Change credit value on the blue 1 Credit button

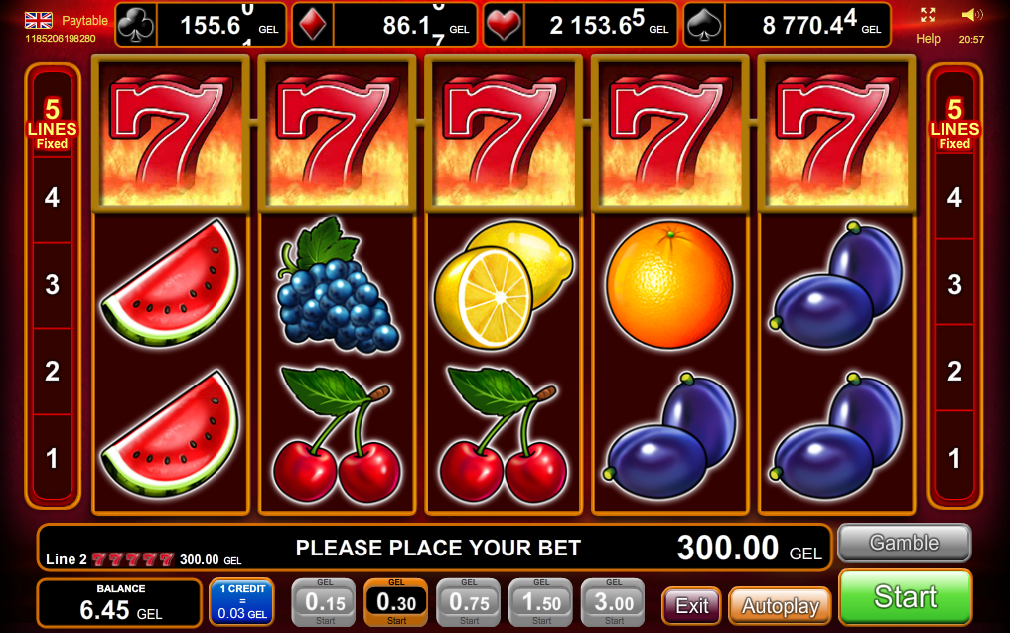[x=242, y=602]
